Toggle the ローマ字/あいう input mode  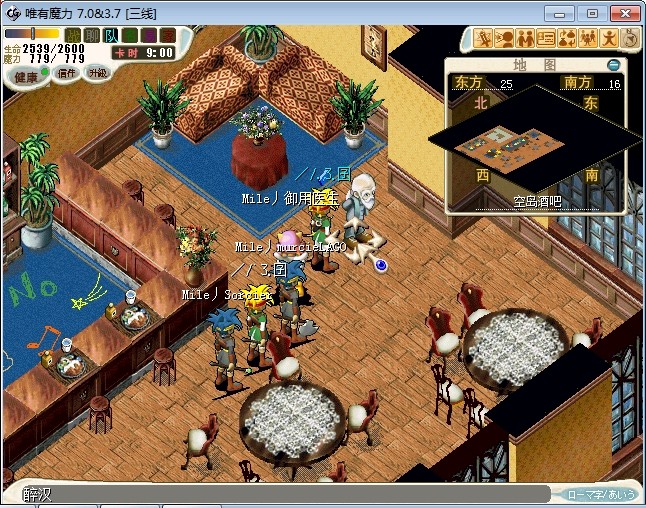tap(601, 494)
